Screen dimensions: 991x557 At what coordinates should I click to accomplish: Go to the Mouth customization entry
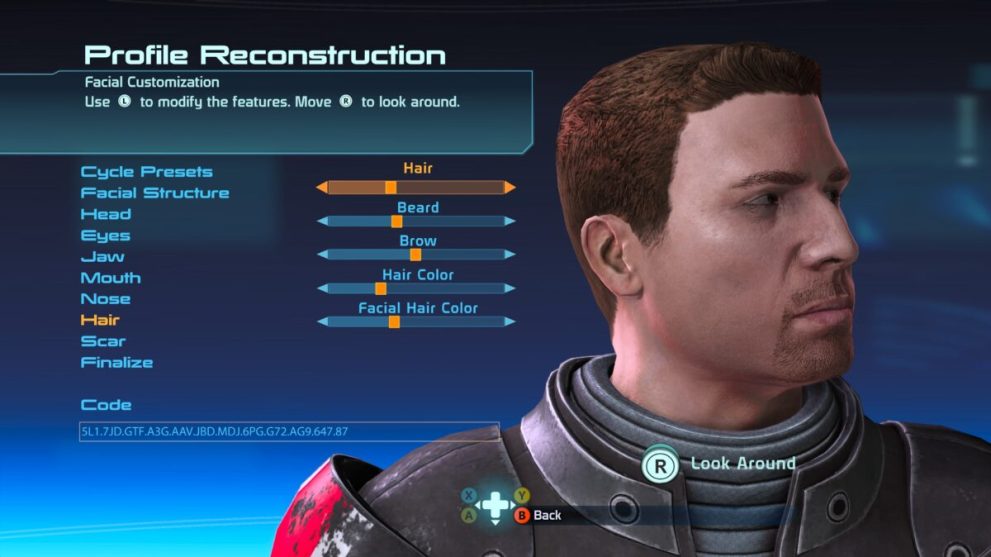[111, 278]
